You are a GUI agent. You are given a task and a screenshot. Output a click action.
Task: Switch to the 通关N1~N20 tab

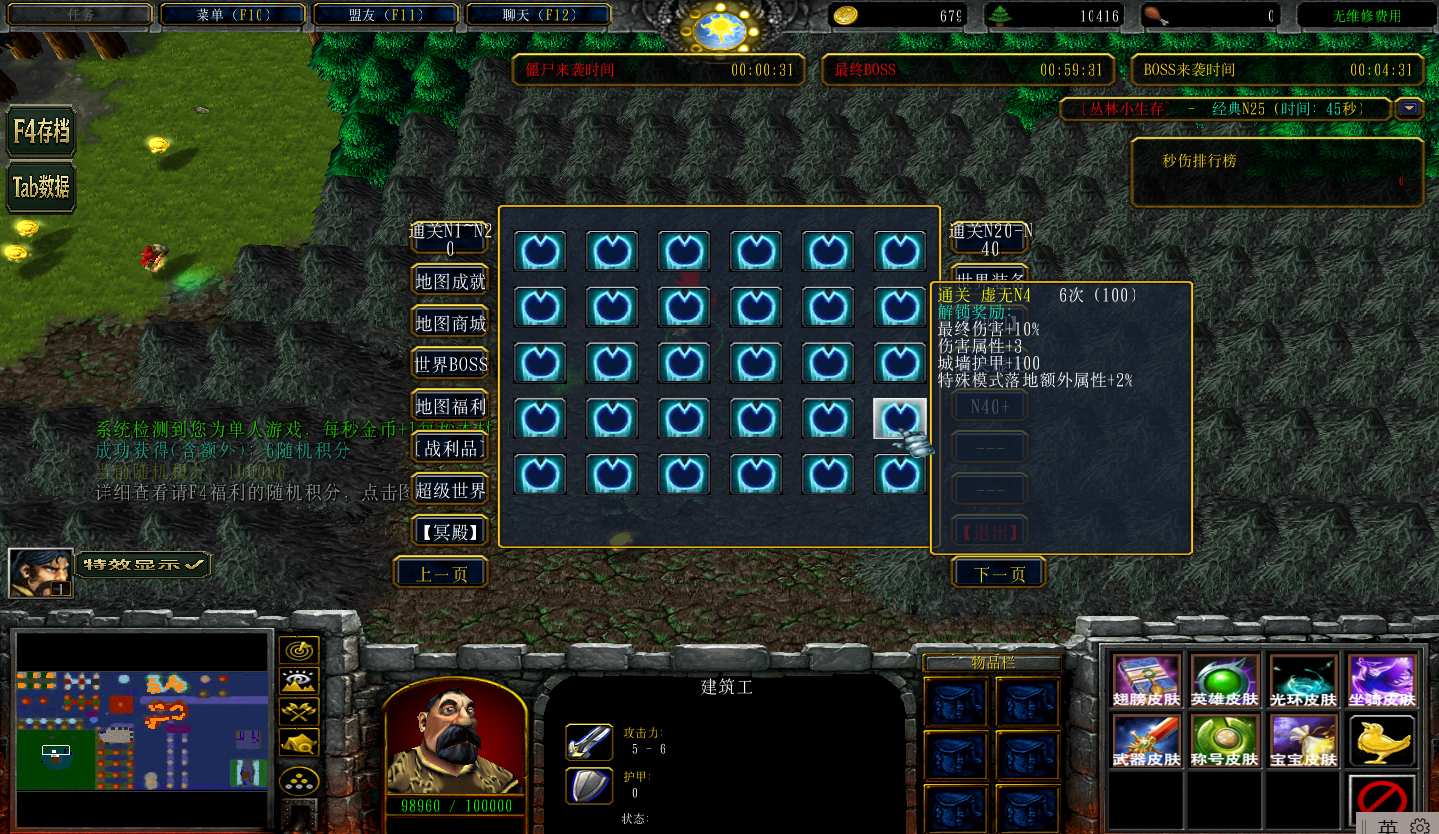pyautogui.click(x=450, y=240)
